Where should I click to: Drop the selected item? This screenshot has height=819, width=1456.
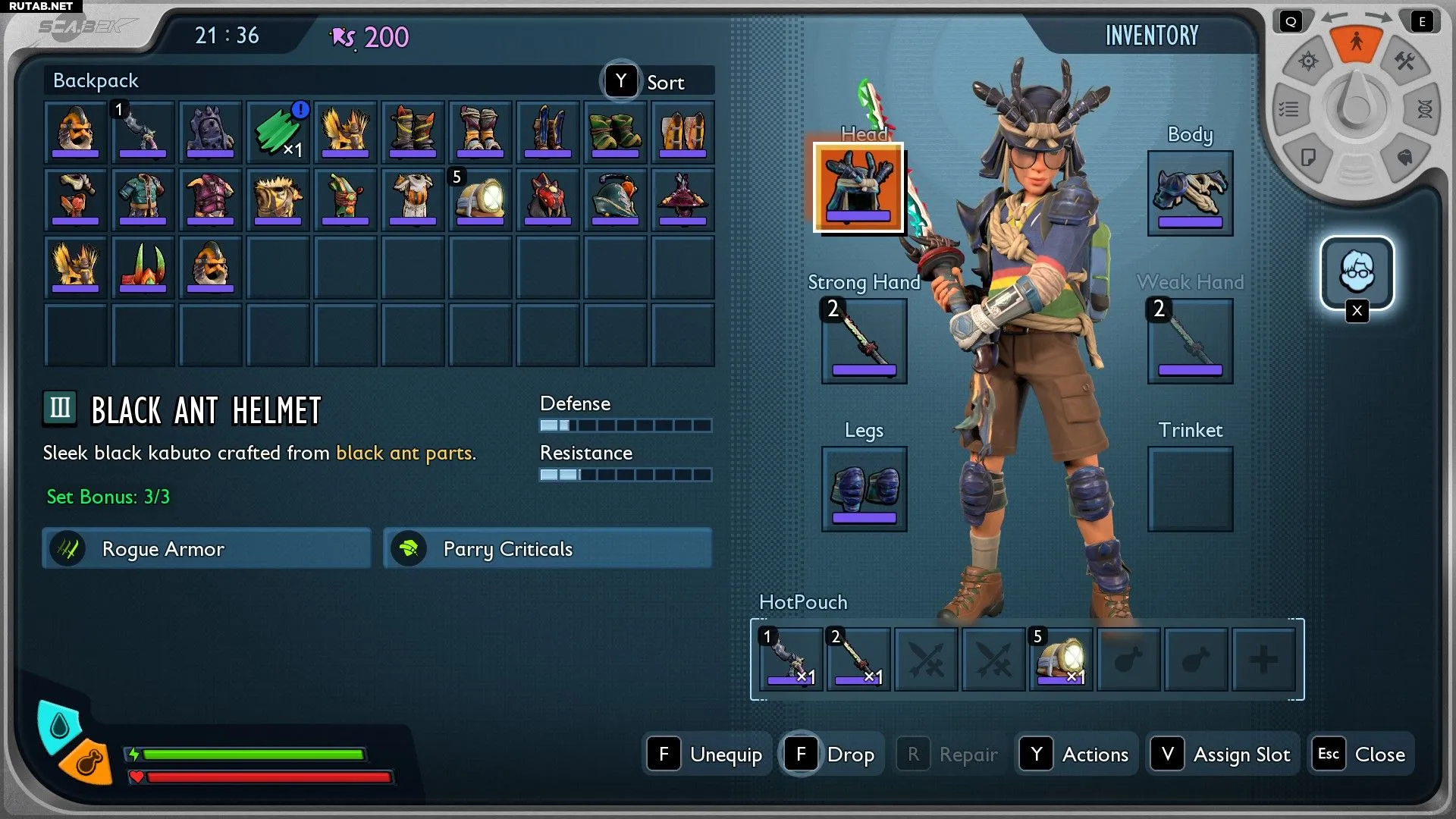coord(833,755)
